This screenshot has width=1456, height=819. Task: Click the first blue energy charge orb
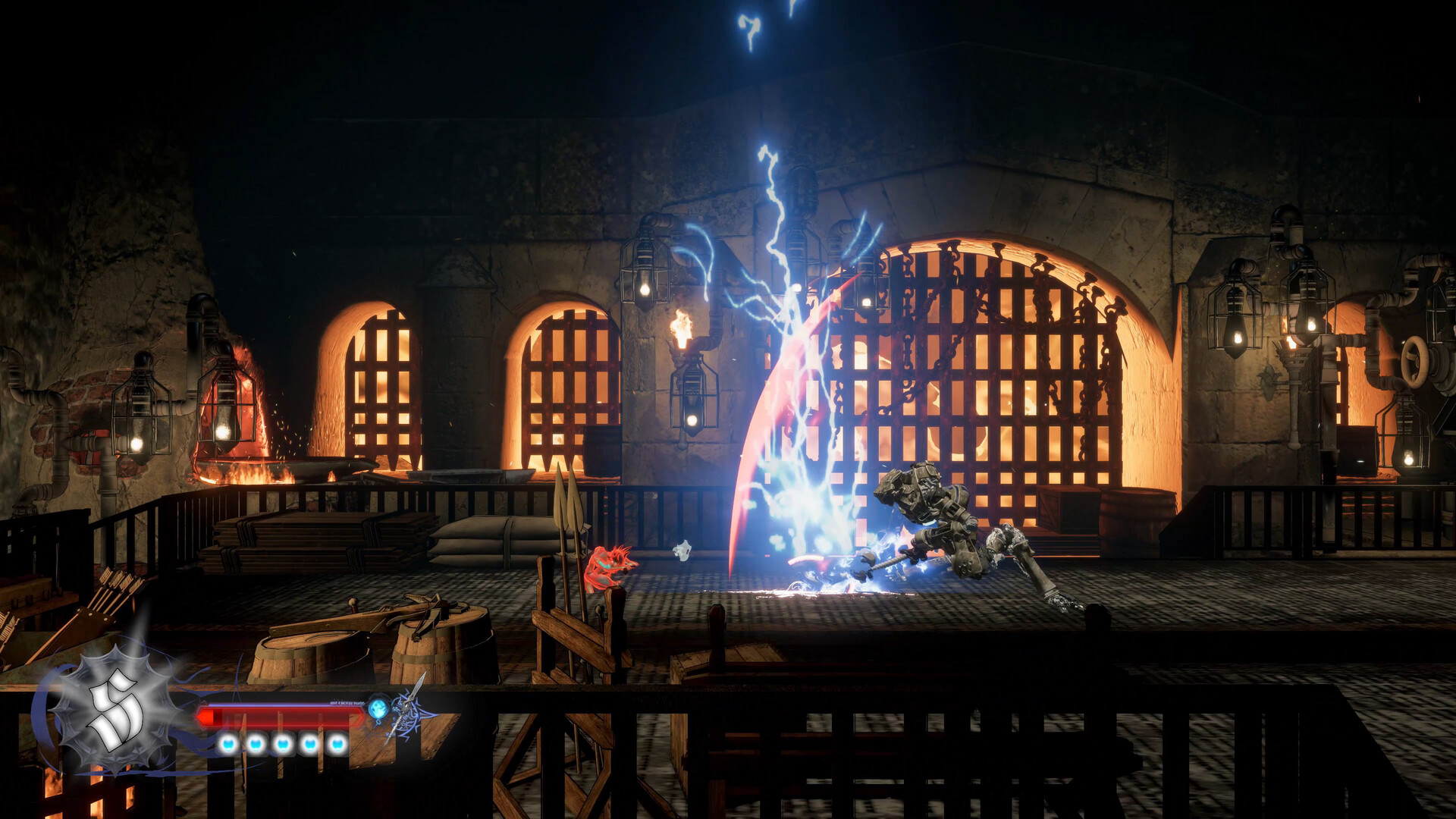[x=228, y=745]
